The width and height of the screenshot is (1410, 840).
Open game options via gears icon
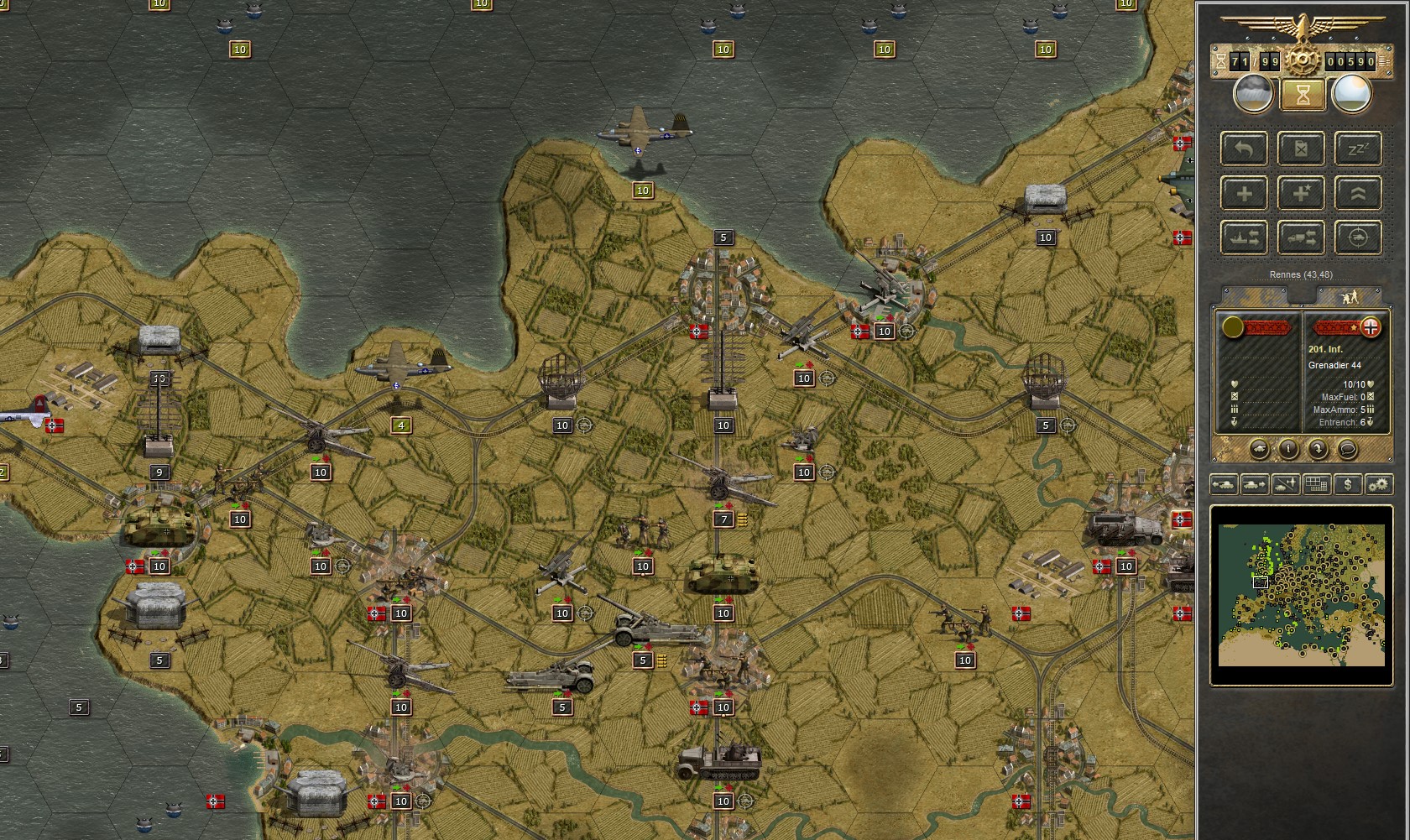coord(1379,484)
